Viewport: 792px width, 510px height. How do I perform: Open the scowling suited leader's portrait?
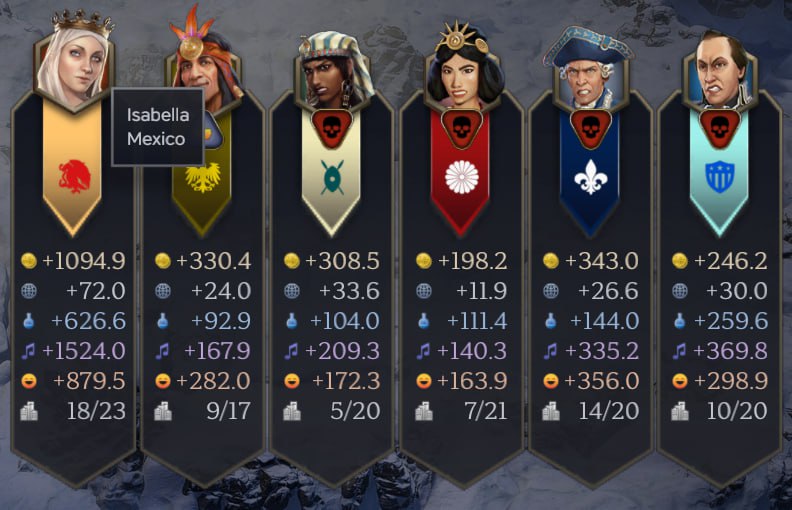click(720, 72)
